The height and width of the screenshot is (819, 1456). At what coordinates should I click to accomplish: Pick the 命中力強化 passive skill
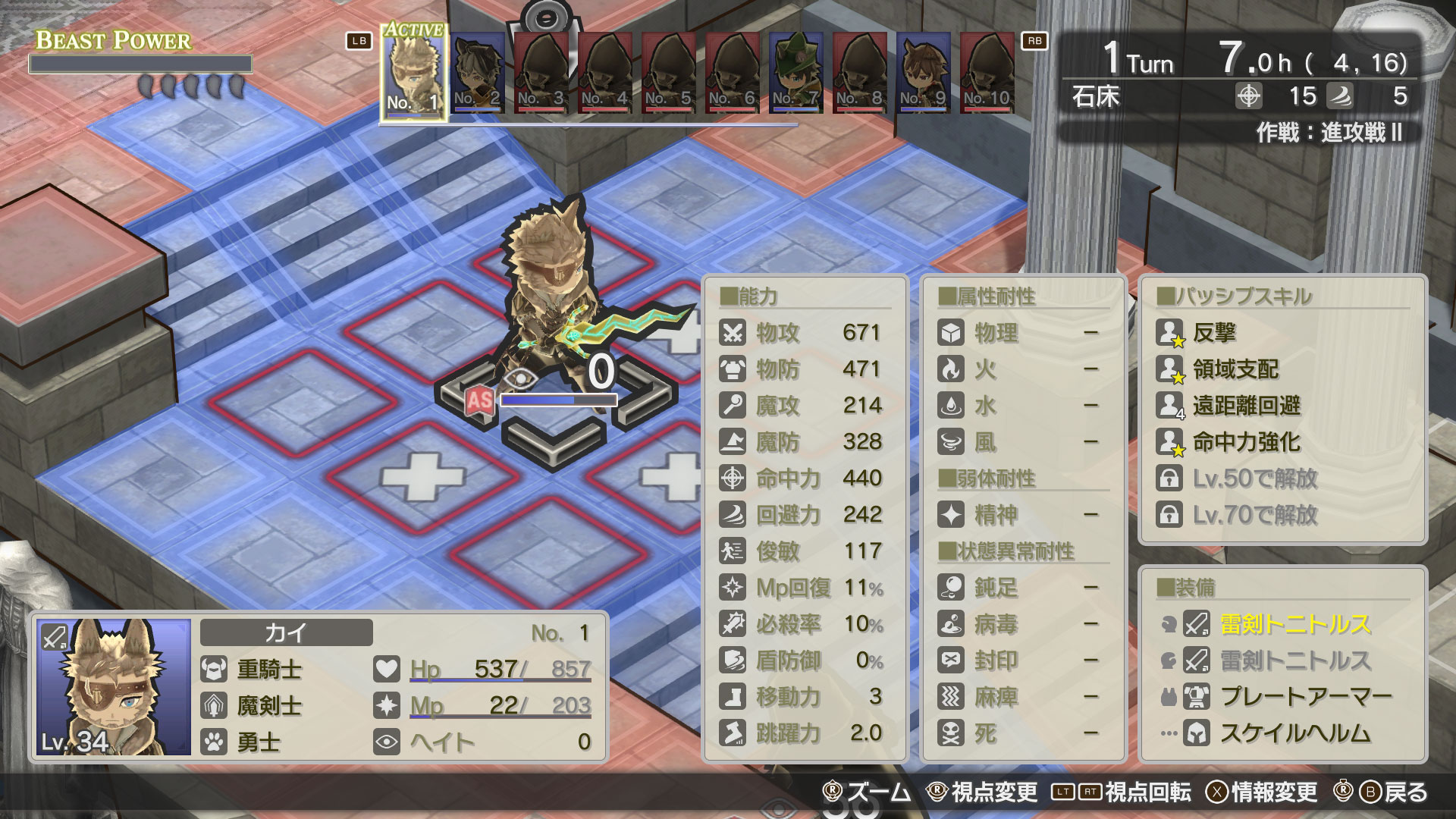click(1246, 442)
